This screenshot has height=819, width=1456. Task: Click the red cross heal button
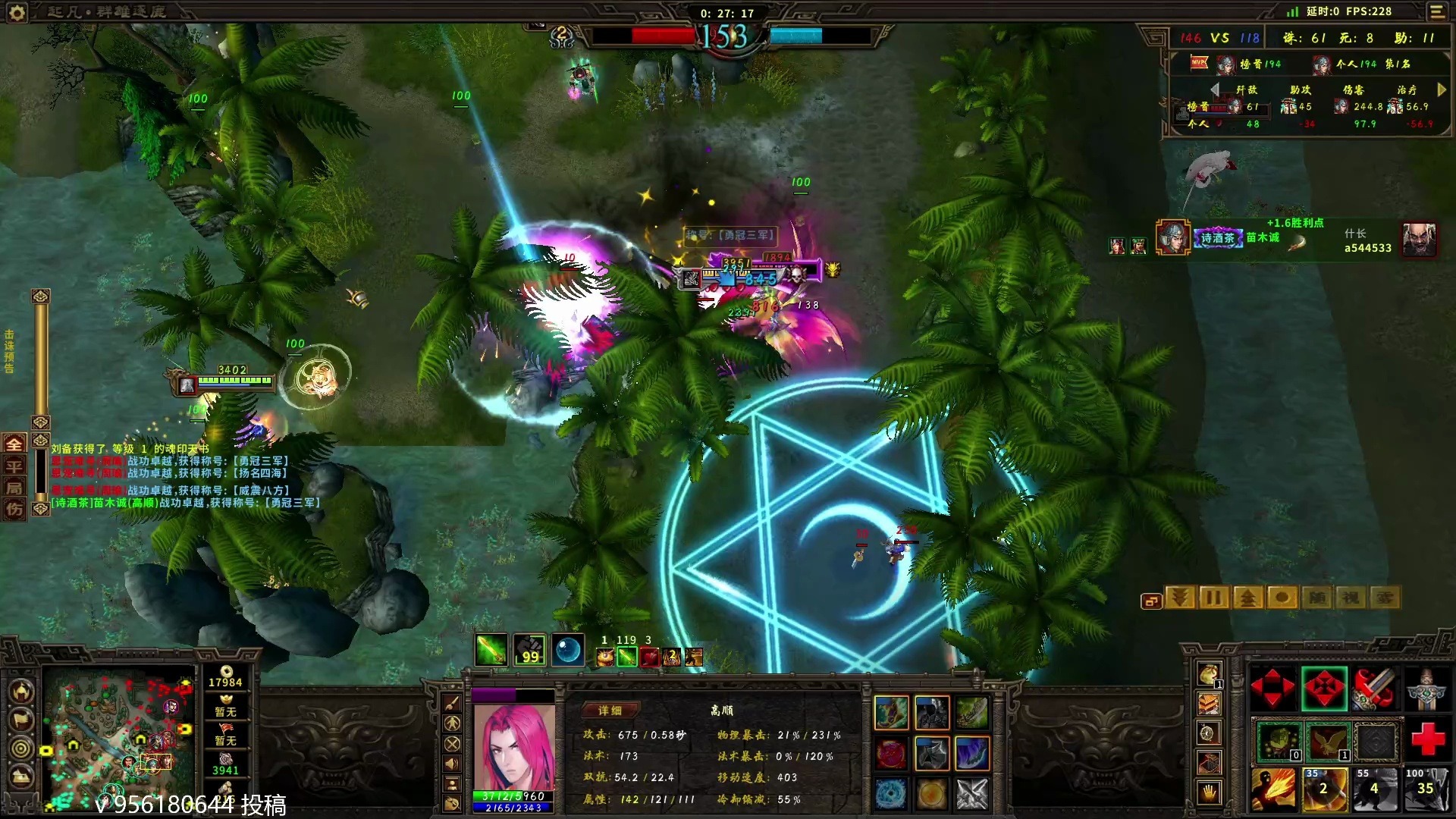point(1426,739)
